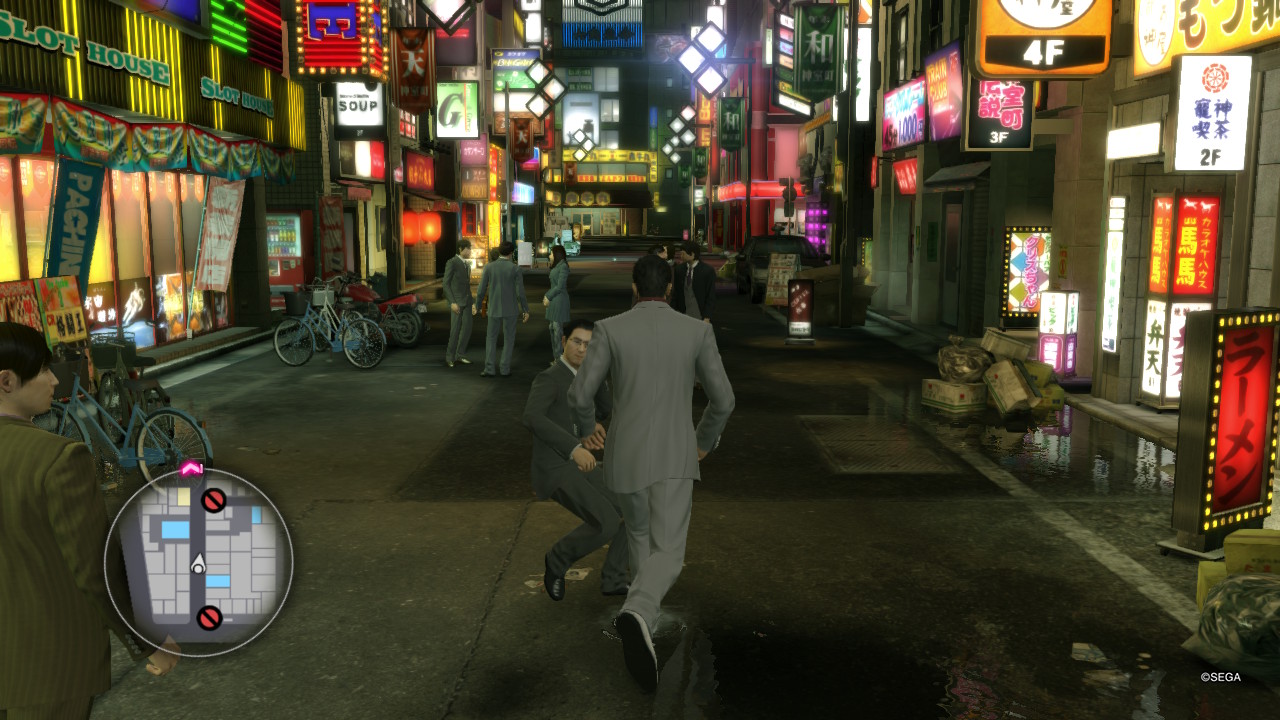Viewport: 1280px width, 720px height.
Task: Select the pink destination marker on the minimap
Action: 191,468
